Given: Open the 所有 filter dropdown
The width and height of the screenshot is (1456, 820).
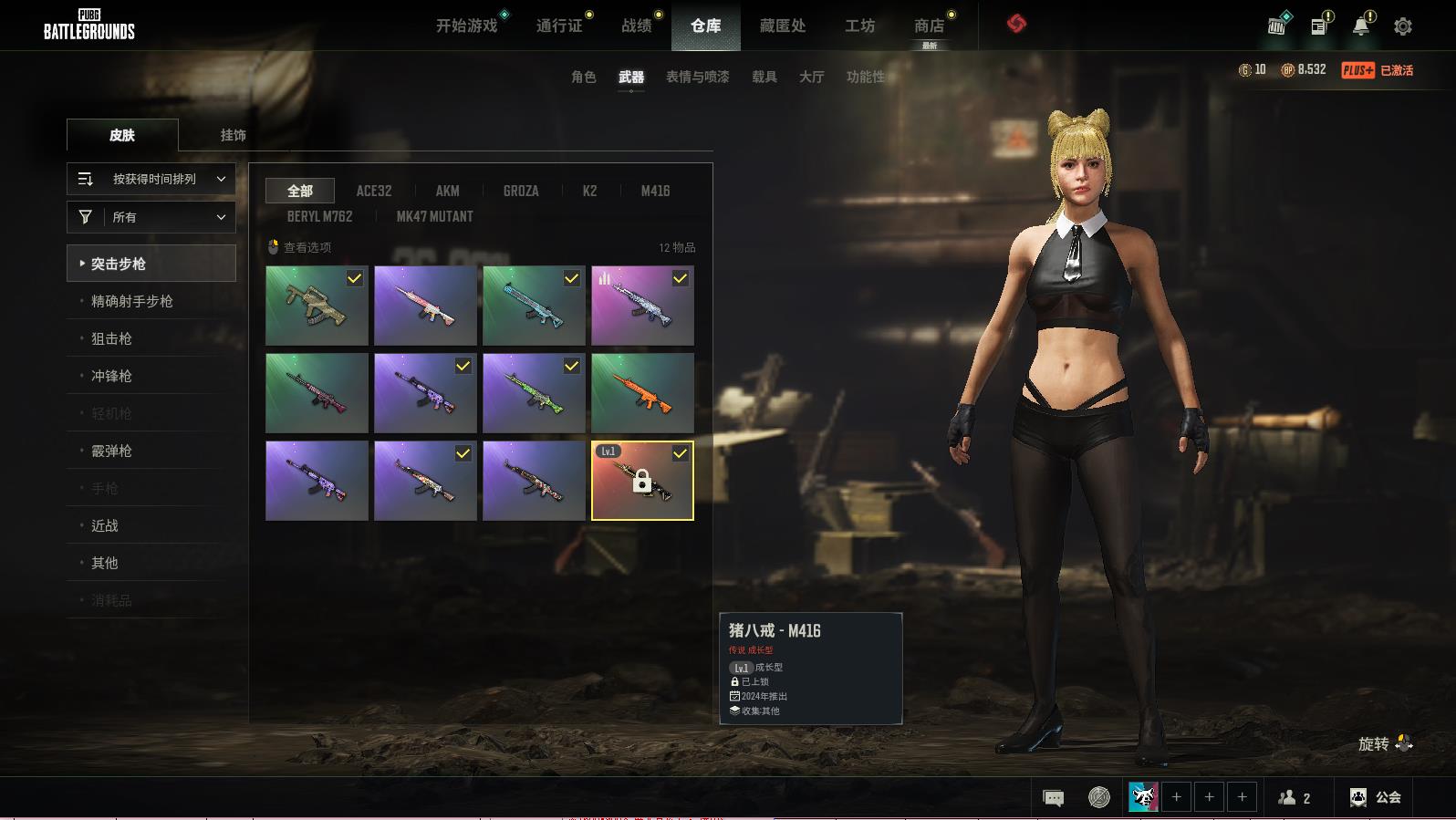Looking at the screenshot, I should pyautogui.click(x=151, y=217).
